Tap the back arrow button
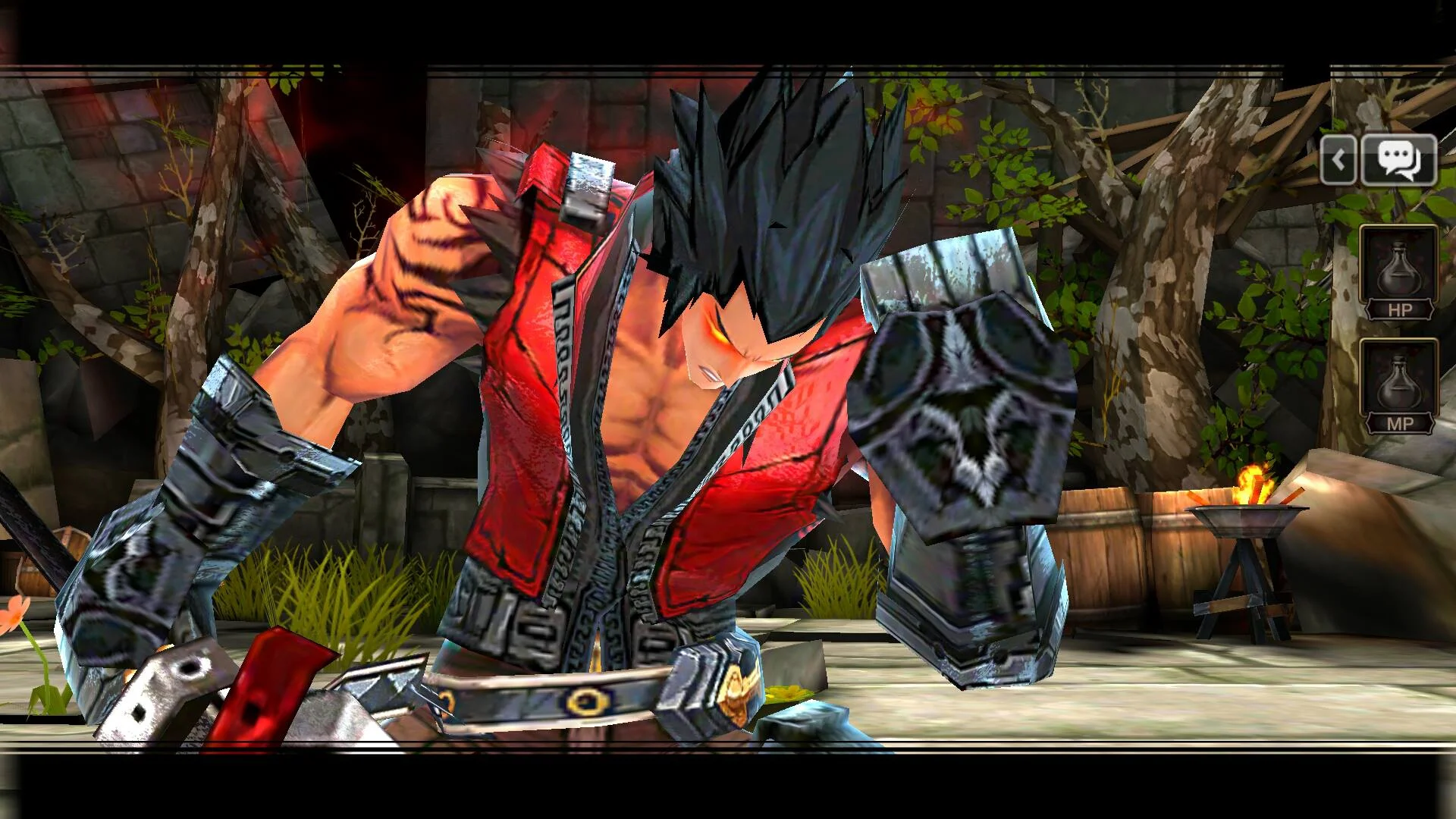Screen dimensions: 1456x819 tap(1339, 160)
